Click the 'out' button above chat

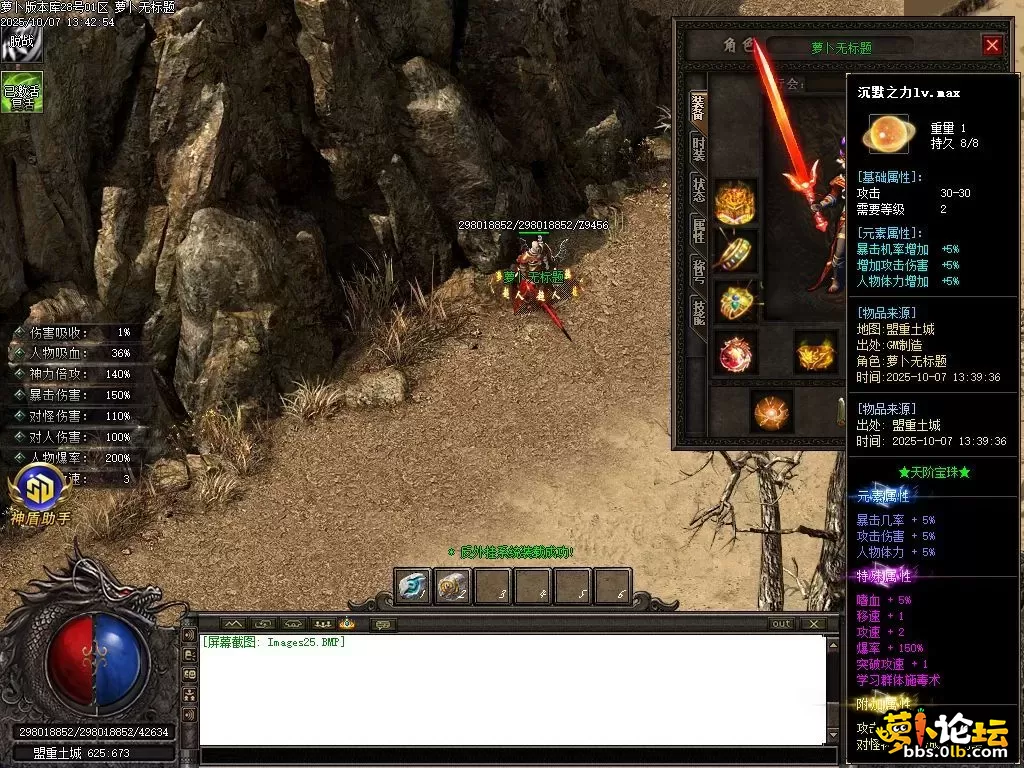[x=781, y=624]
